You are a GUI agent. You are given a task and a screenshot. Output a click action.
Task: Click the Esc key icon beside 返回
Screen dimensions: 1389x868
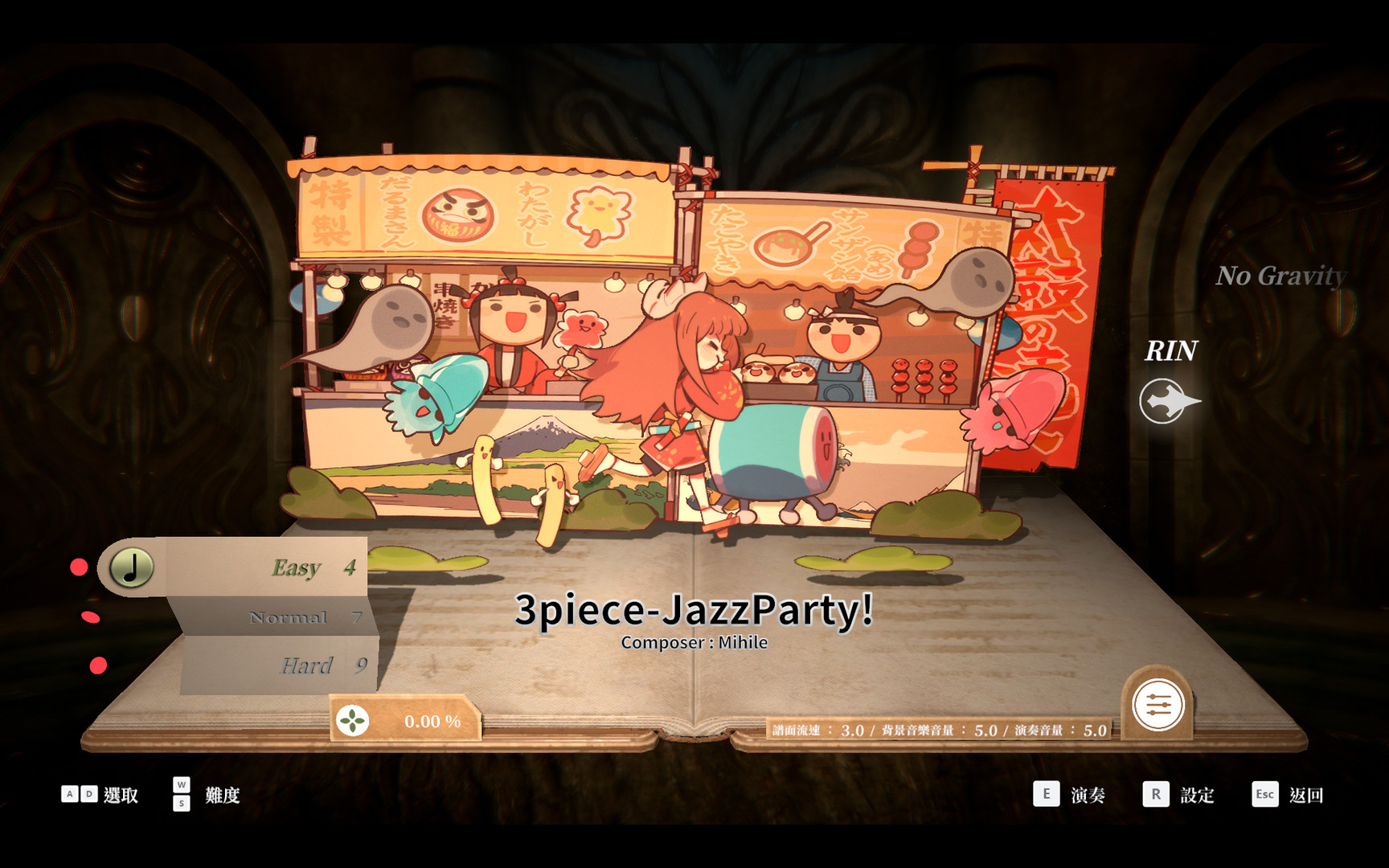(1264, 794)
